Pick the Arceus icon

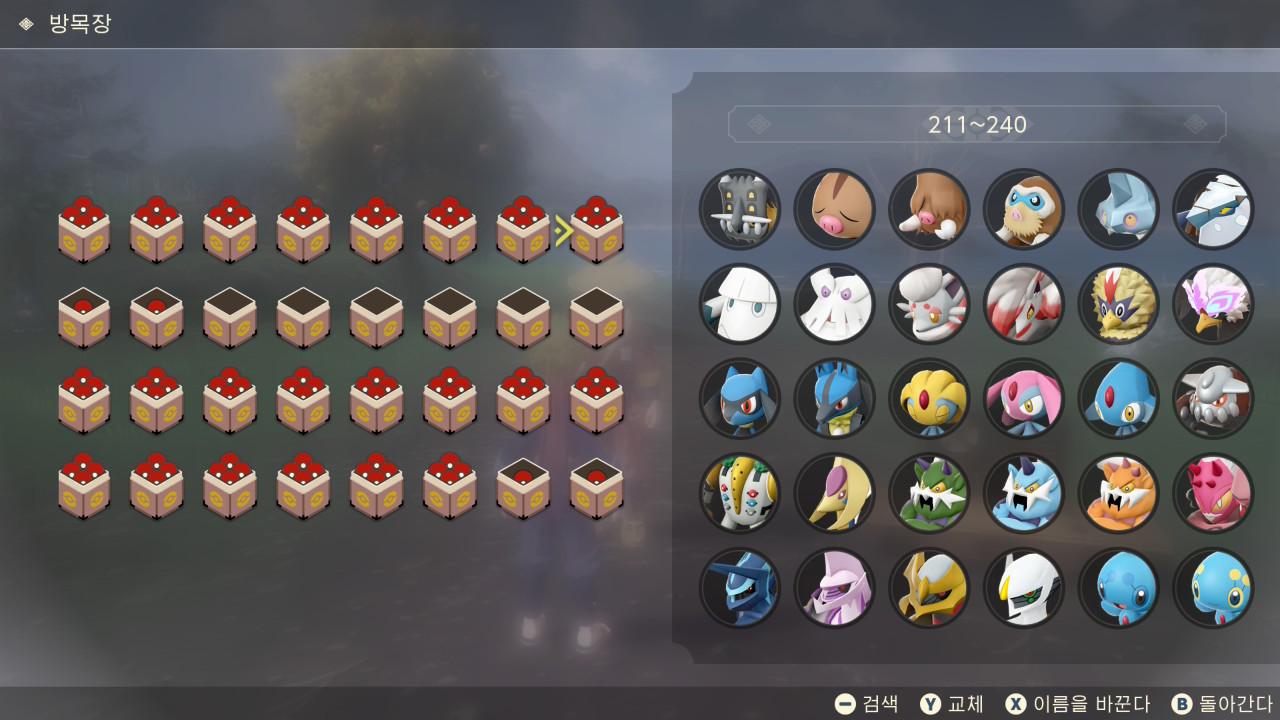pos(1024,588)
